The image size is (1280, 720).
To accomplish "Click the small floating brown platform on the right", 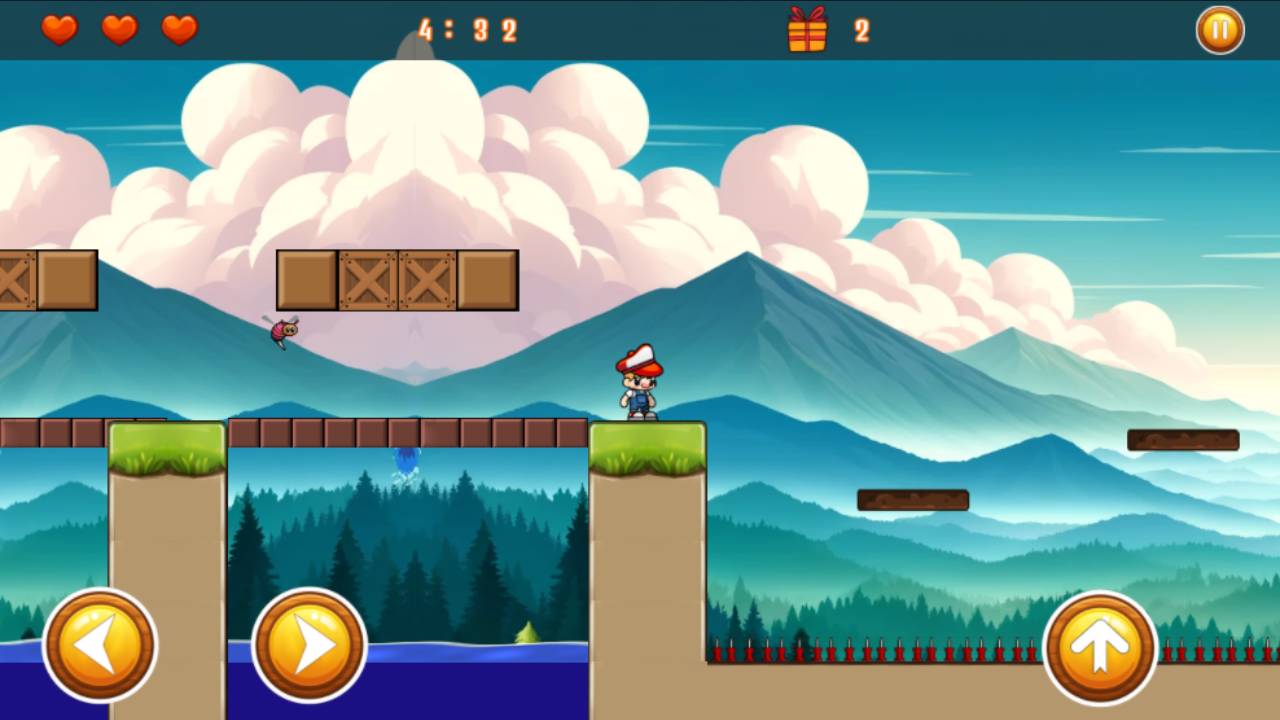I will point(912,497).
